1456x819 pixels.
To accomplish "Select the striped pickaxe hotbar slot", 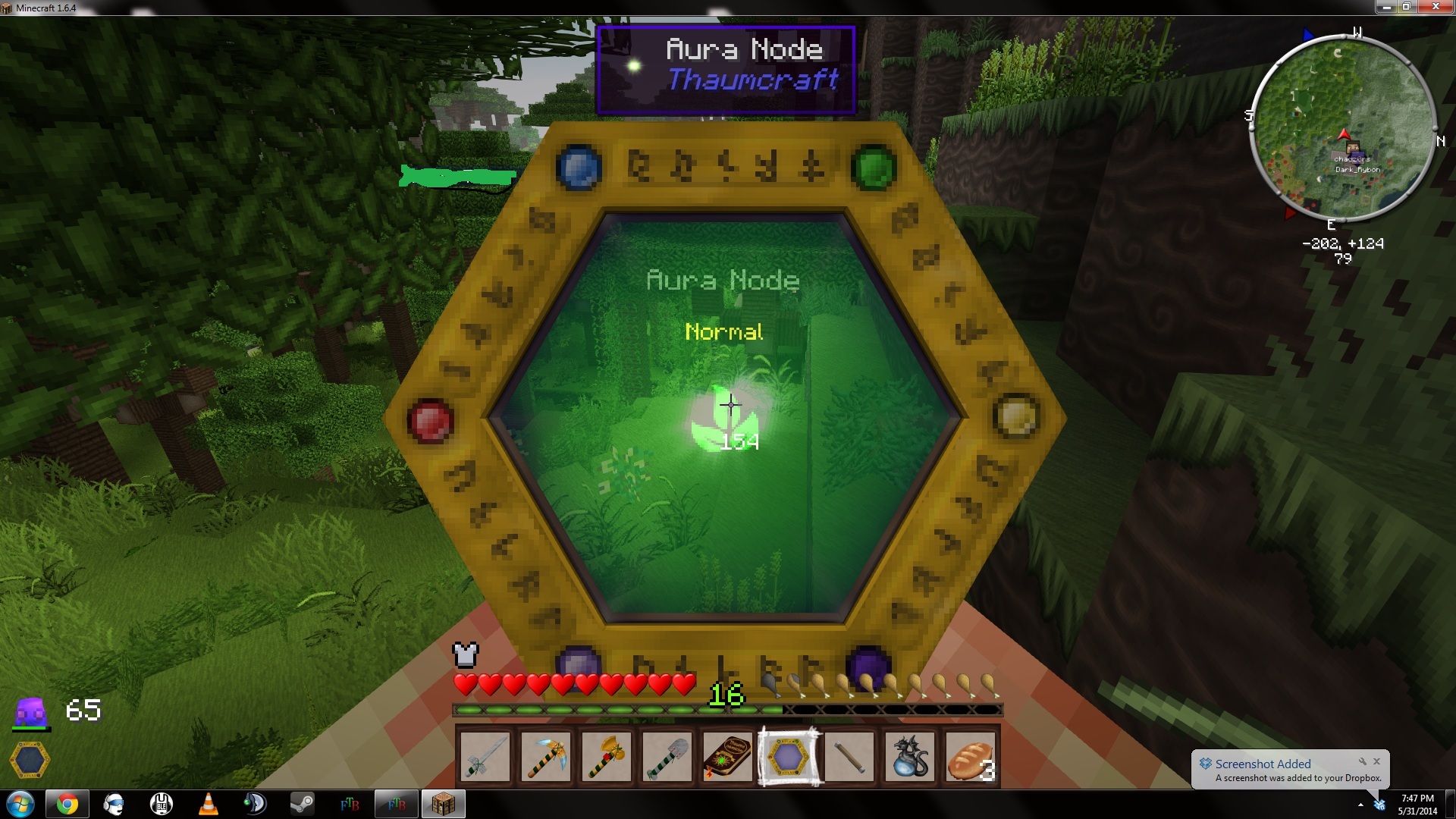I will (546, 756).
